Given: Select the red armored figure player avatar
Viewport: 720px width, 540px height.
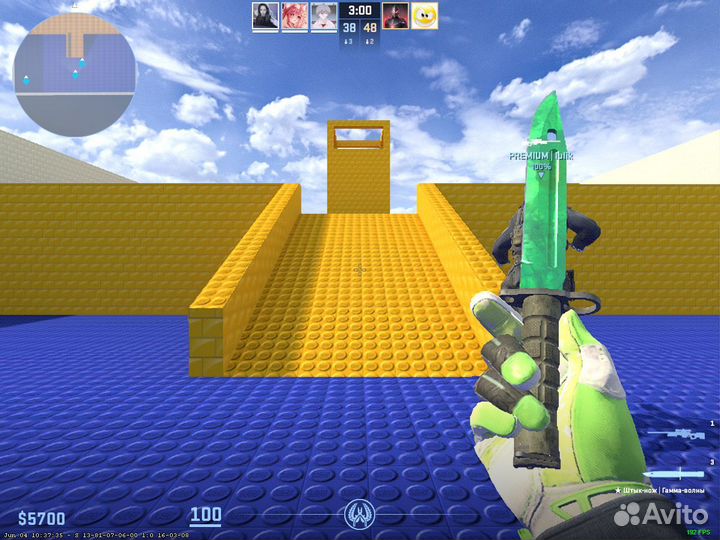Looking at the screenshot, I should click(x=395, y=16).
